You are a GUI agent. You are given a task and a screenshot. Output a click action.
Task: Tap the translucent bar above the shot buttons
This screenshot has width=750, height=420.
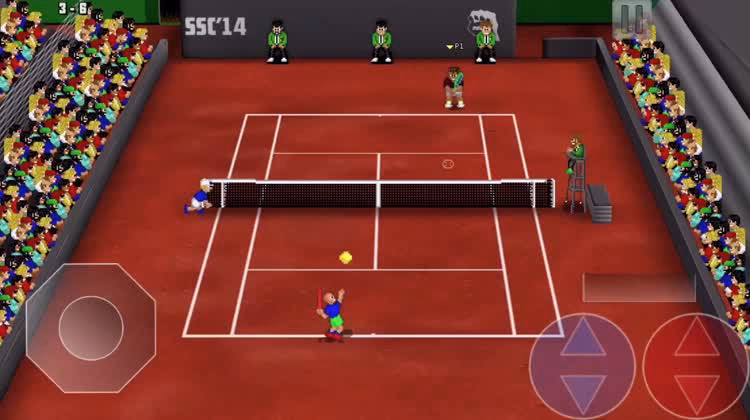[x=639, y=288]
